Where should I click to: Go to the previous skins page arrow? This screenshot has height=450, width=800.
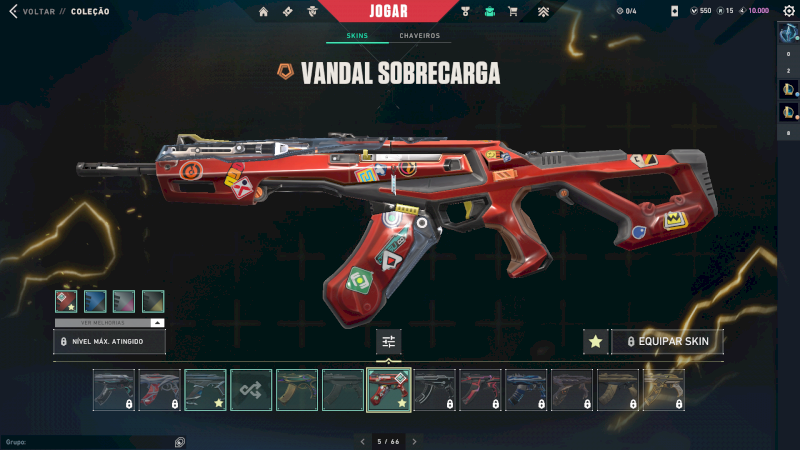tap(363, 441)
